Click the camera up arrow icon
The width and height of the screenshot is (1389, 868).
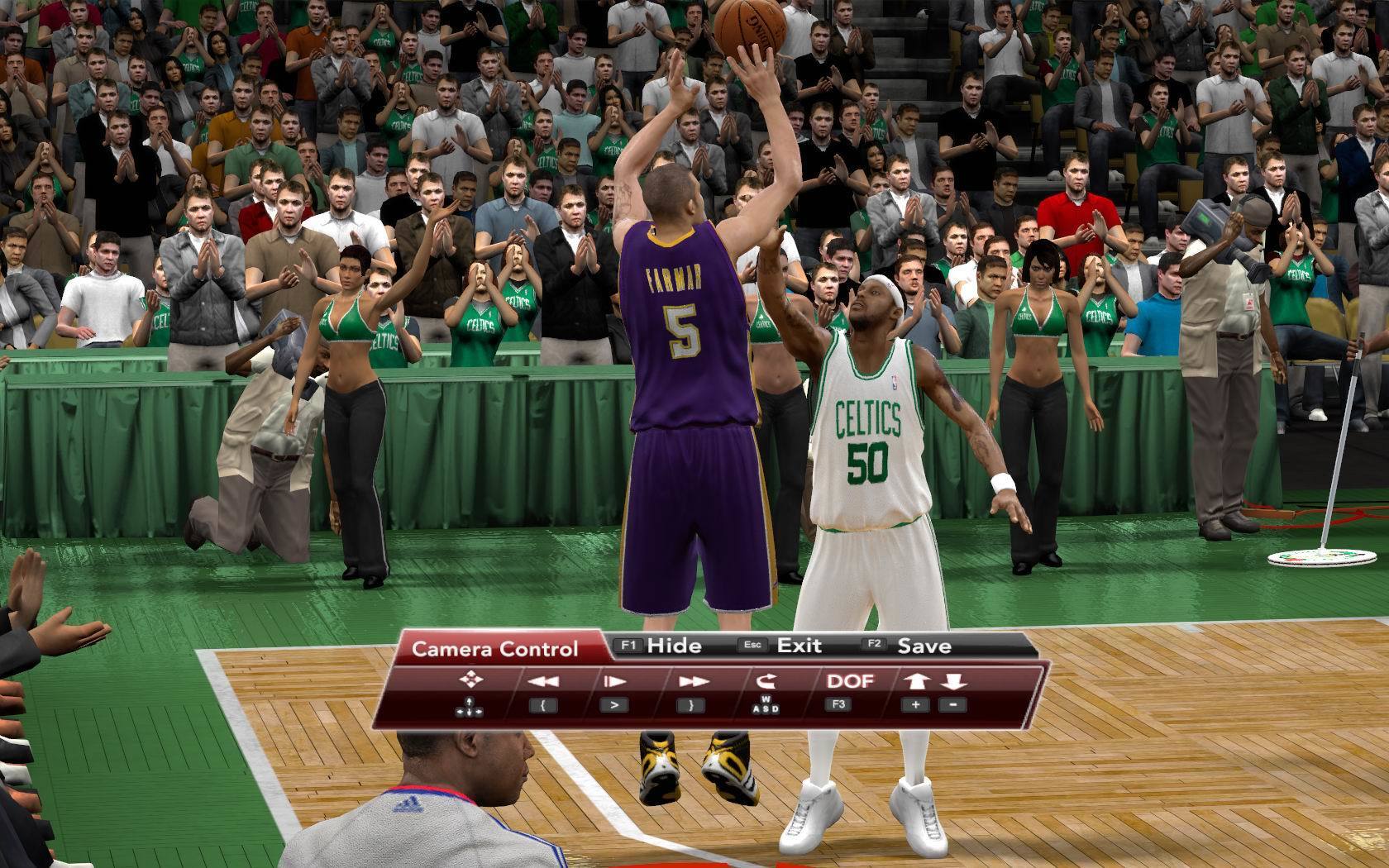[916, 681]
